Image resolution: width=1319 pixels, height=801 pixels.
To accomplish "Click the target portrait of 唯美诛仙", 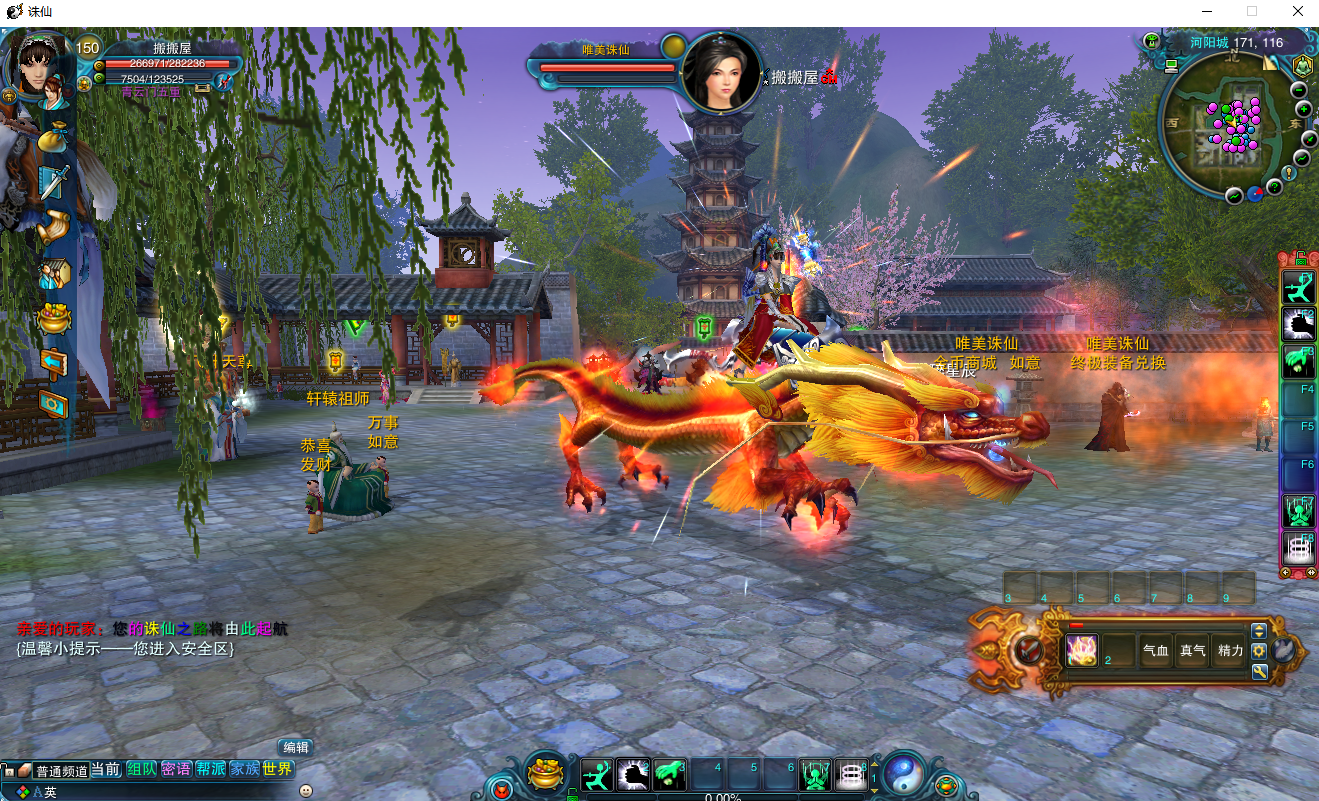I will pos(720,72).
